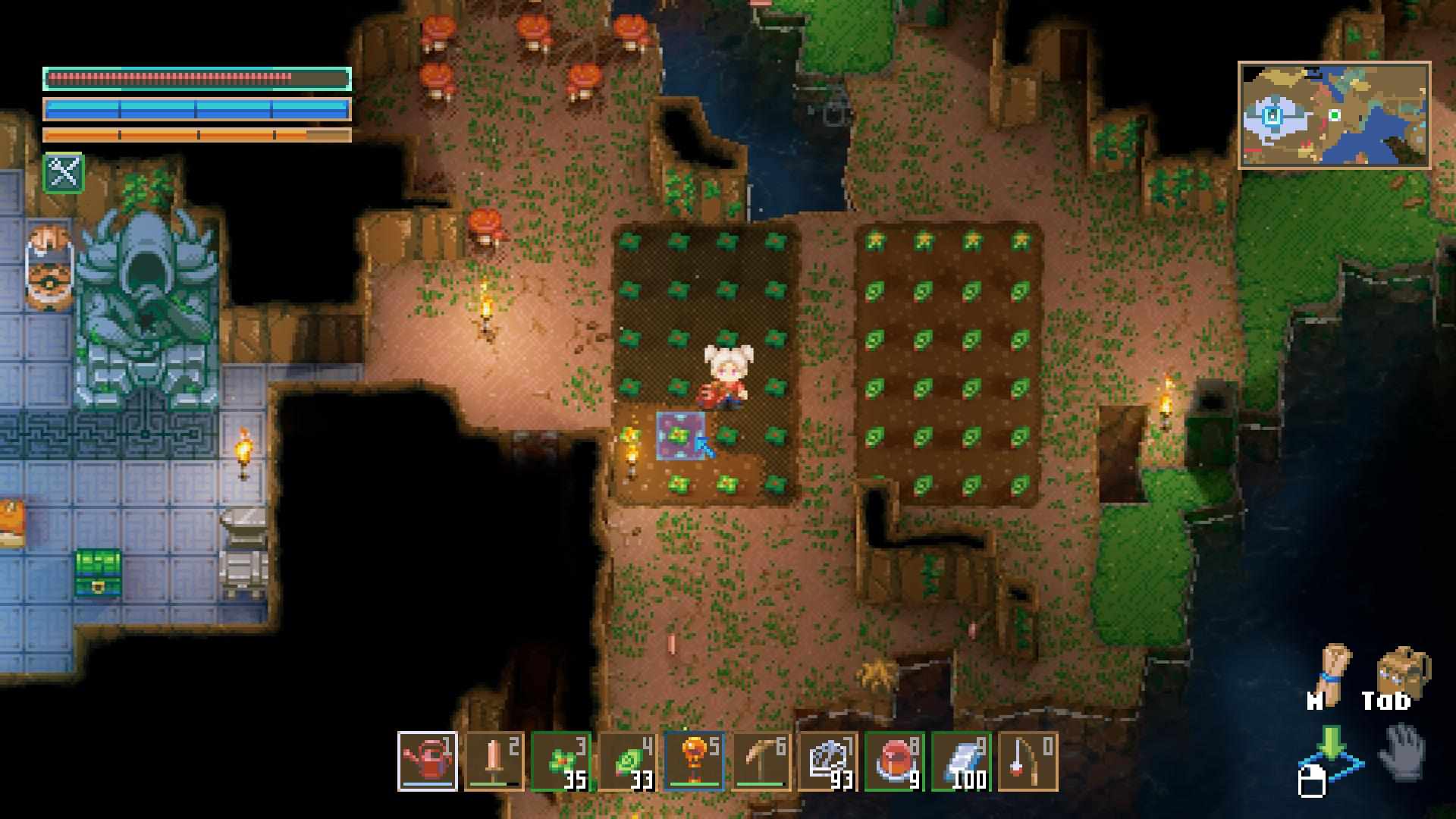This screenshot has height=819, width=1456.
Task: Click the crossed tools buff icon
Action: pyautogui.click(x=64, y=173)
